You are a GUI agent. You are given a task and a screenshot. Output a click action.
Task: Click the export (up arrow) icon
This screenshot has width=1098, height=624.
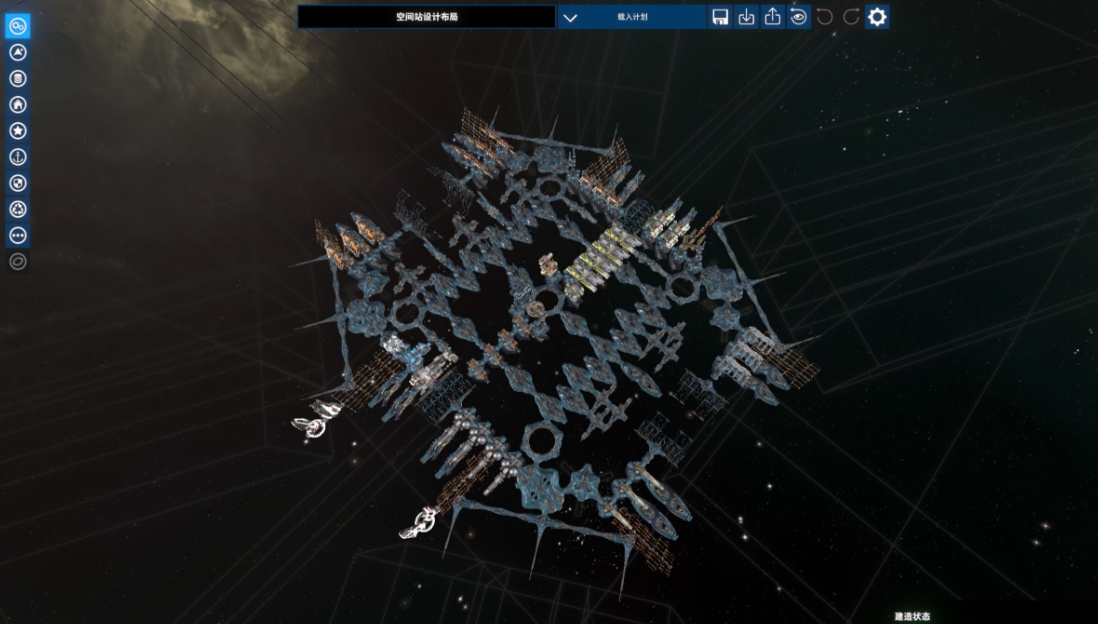point(772,17)
